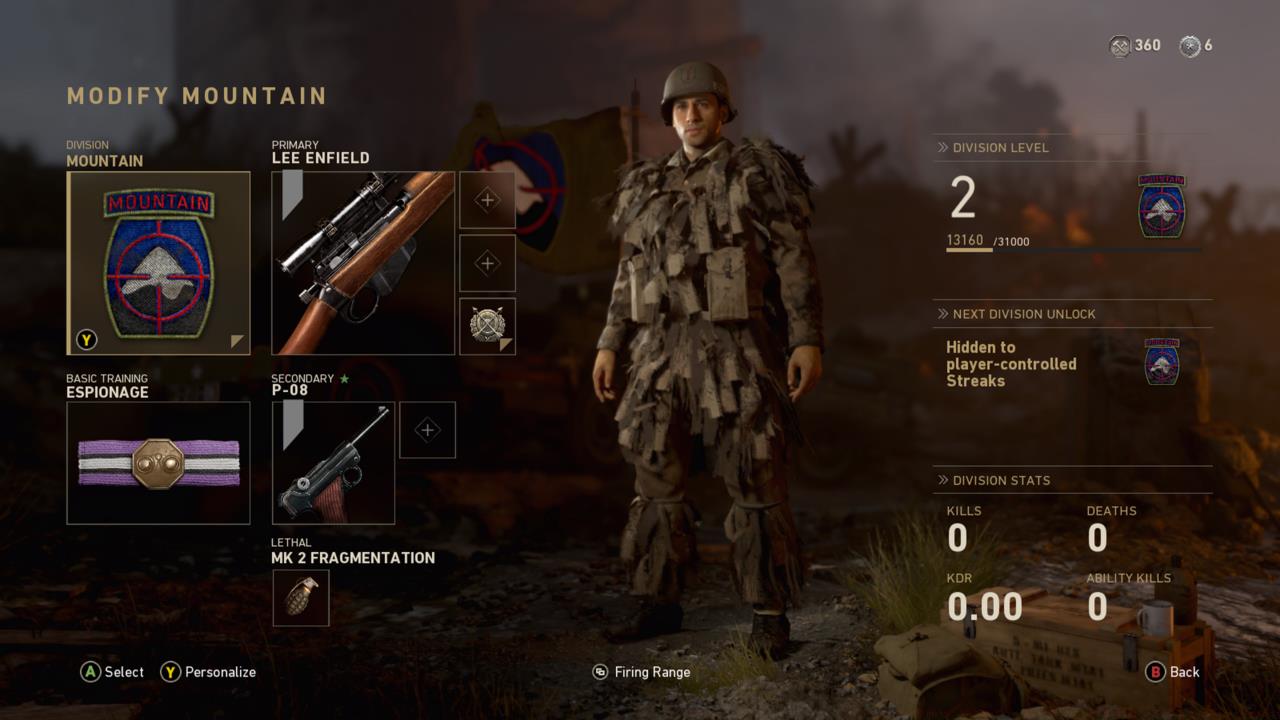1280x720 pixels.
Task: Go back using the Back option
Action: point(1173,672)
